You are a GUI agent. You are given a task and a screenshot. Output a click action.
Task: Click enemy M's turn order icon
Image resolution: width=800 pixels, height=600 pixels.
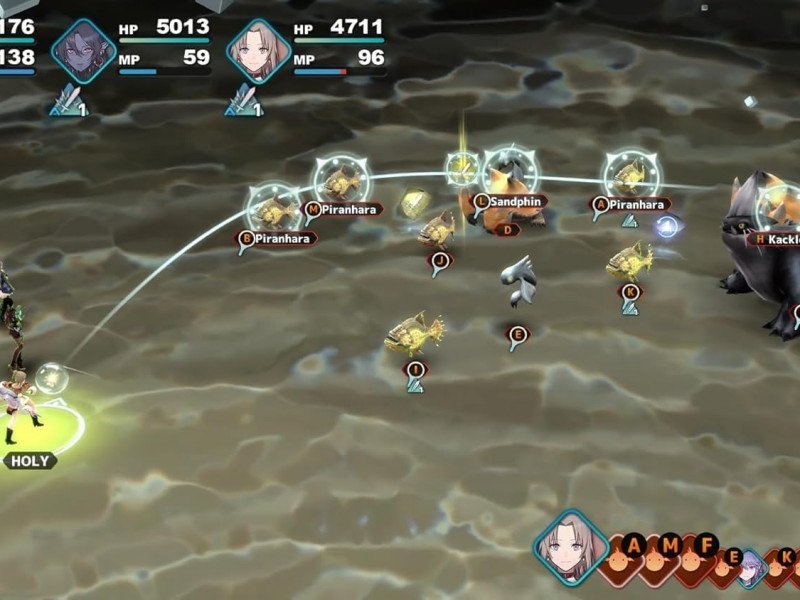coord(671,547)
